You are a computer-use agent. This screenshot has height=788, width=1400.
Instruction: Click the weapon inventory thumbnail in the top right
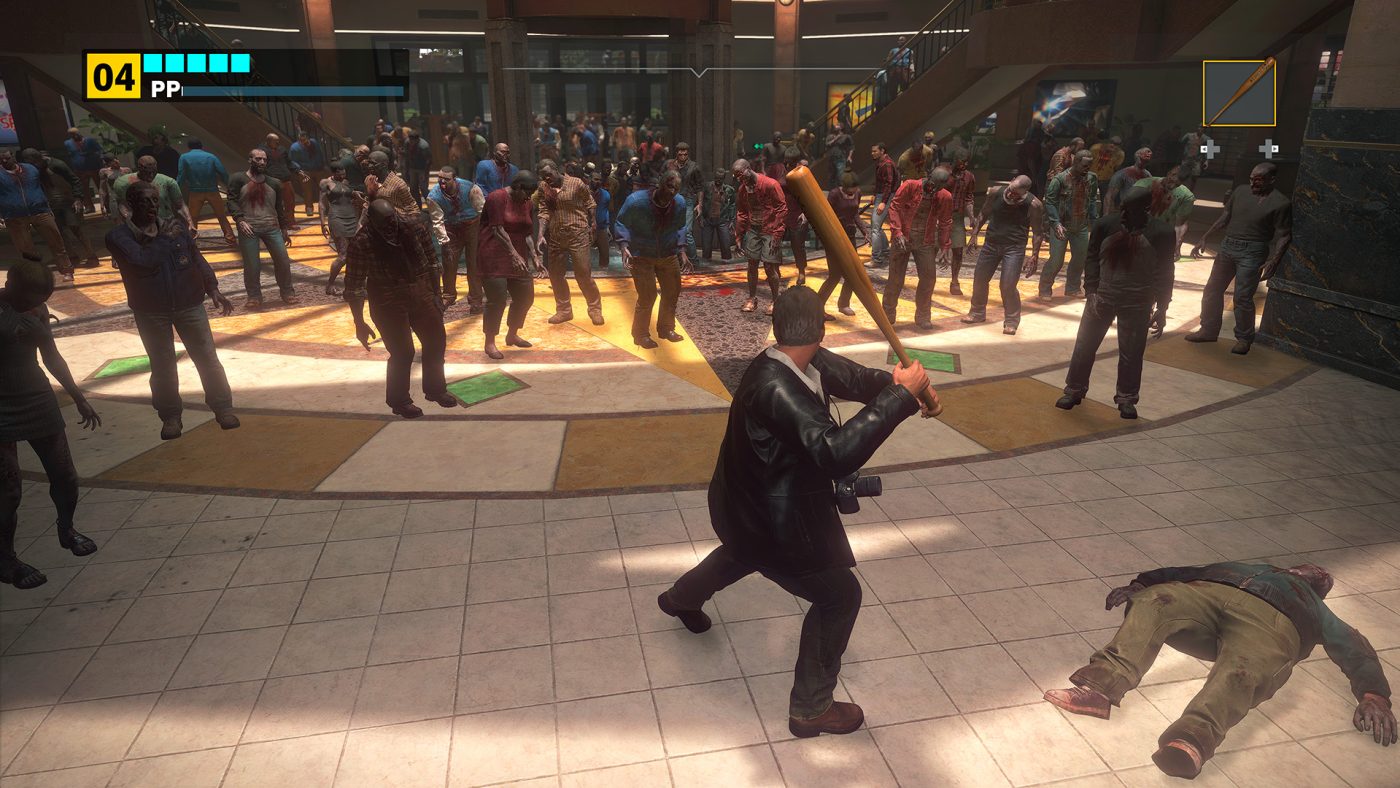coord(1240,93)
